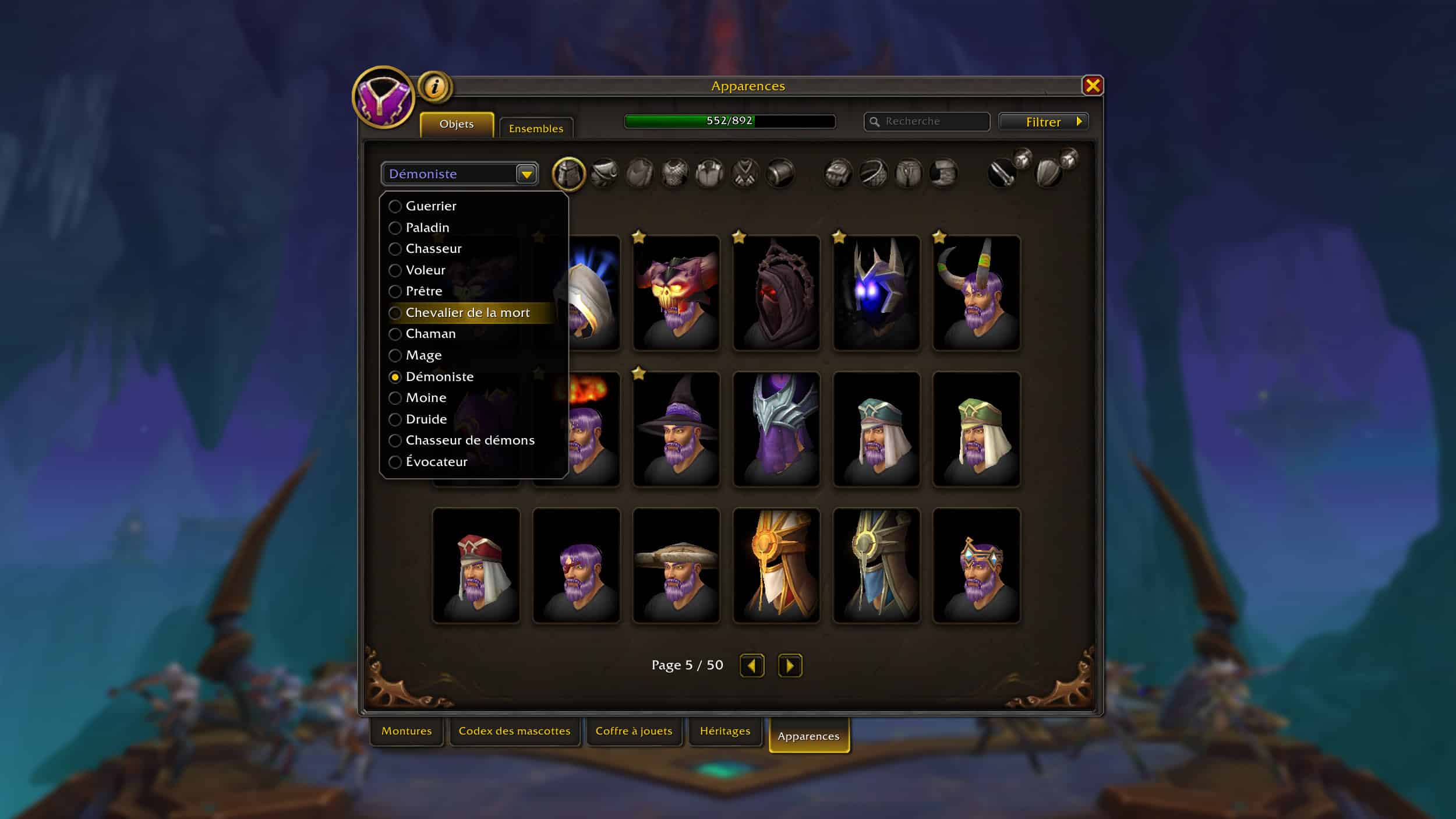Click the Recherche search field
1456x819 pixels.
932,121
